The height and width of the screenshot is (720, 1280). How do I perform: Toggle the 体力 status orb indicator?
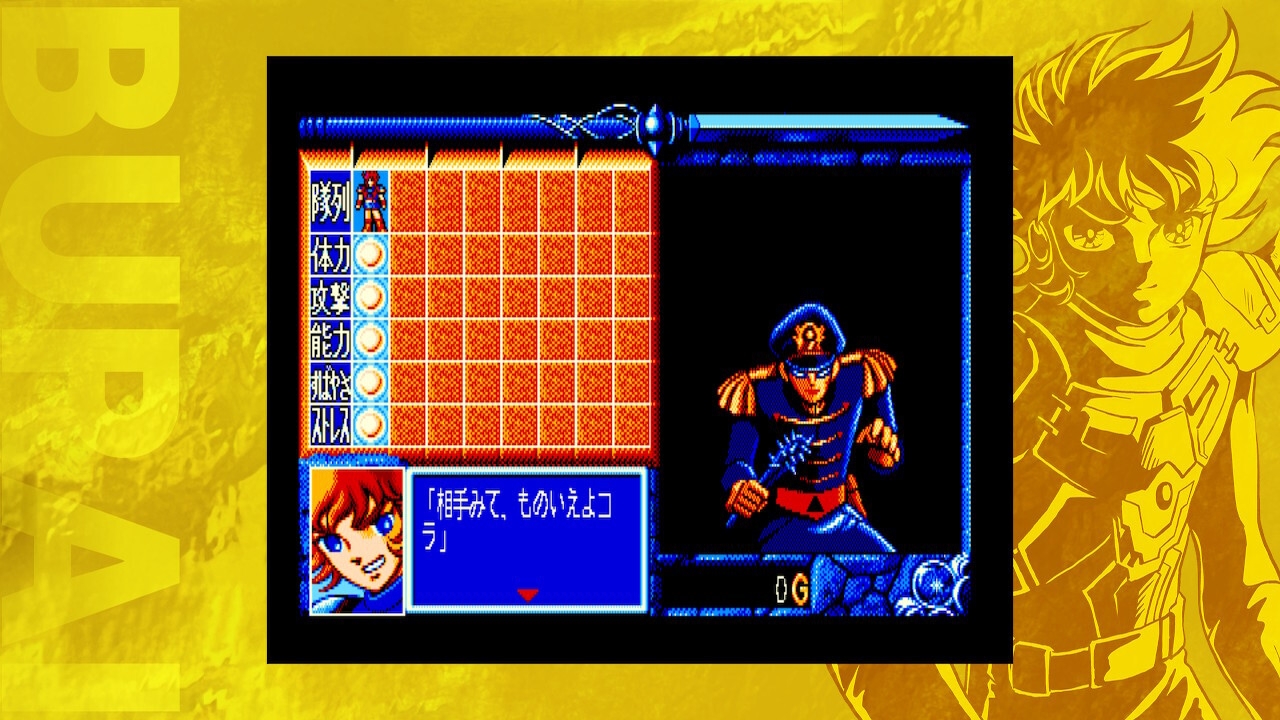click(x=368, y=255)
